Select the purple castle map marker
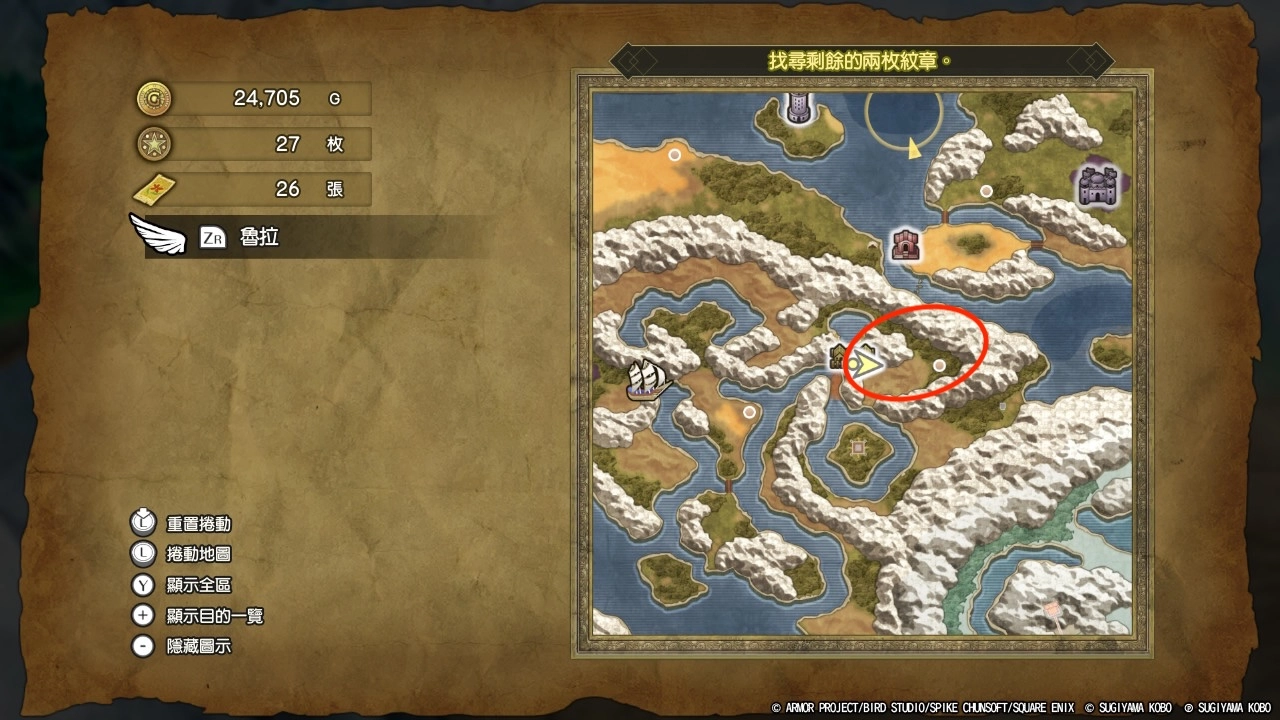This screenshot has height=720, width=1280. click(1099, 186)
